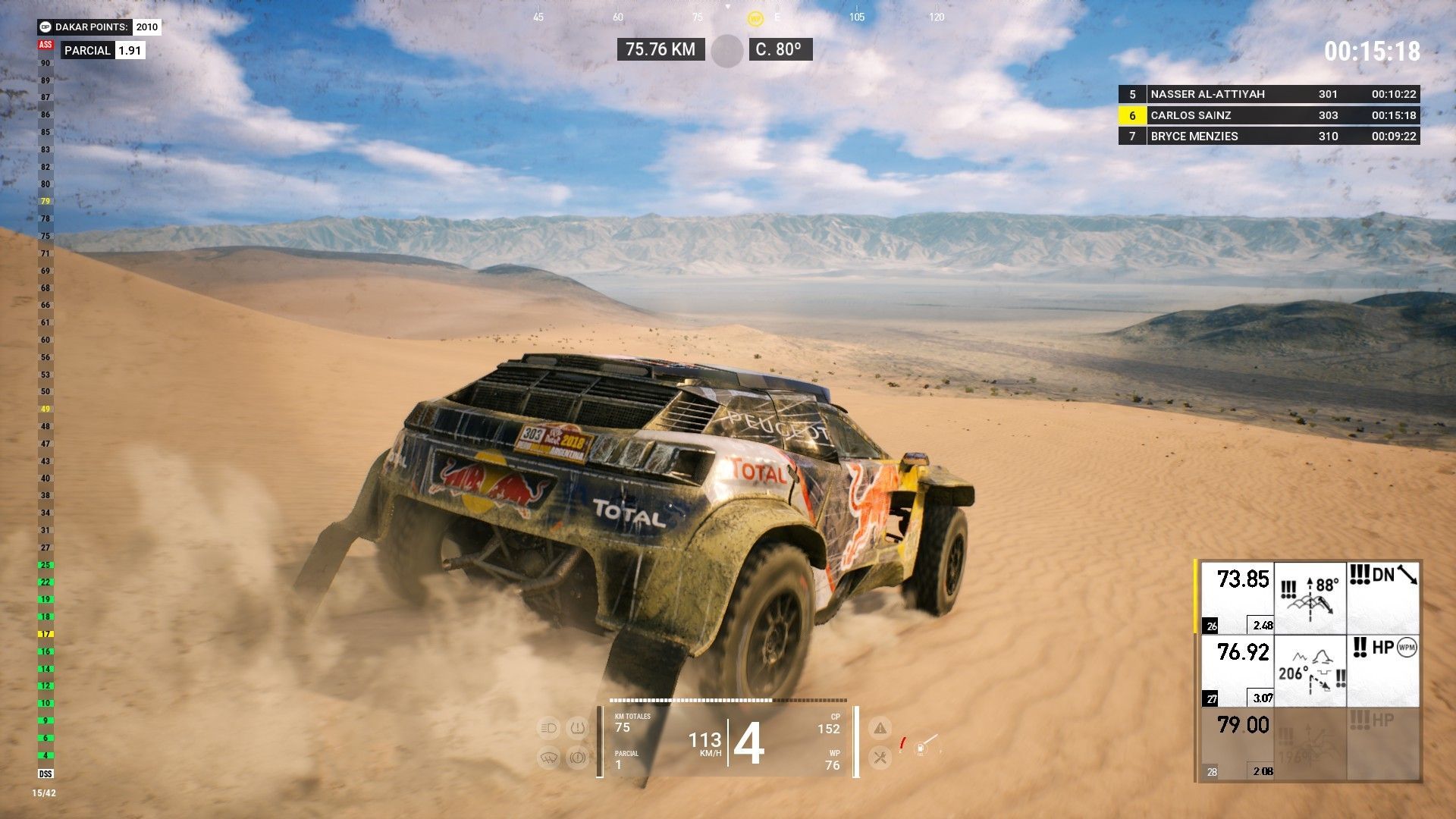Select Carlos Sainz's highlighted standings row
1456x819 pixels.
[1269, 115]
